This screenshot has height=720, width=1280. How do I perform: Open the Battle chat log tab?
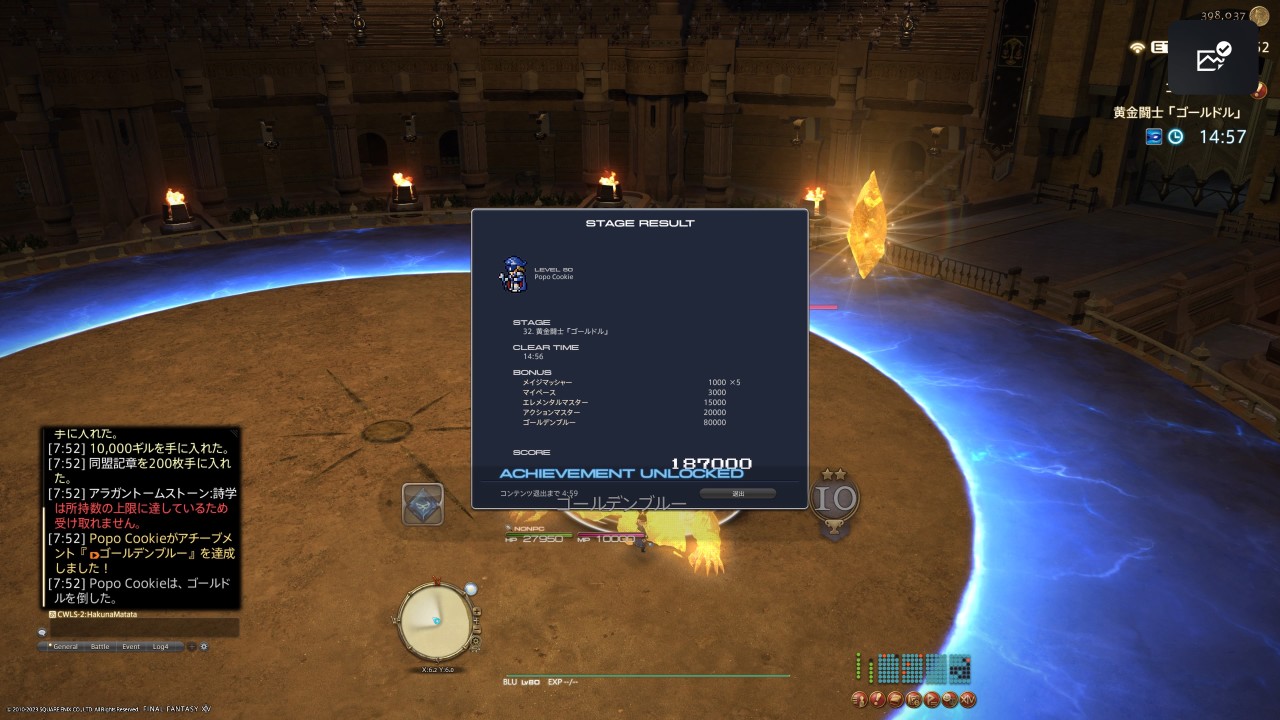tap(100, 646)
